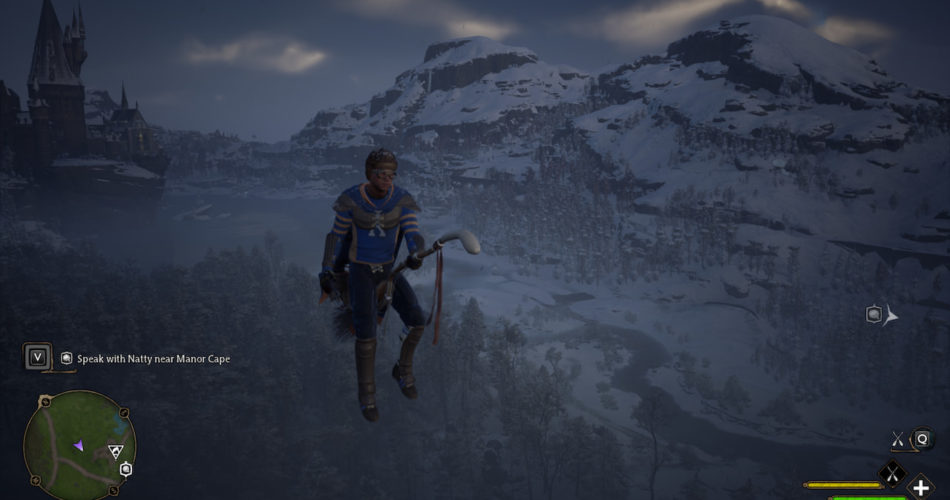
Task: Click the Speak with Natty quest tracker
Action: click(152, 358)
